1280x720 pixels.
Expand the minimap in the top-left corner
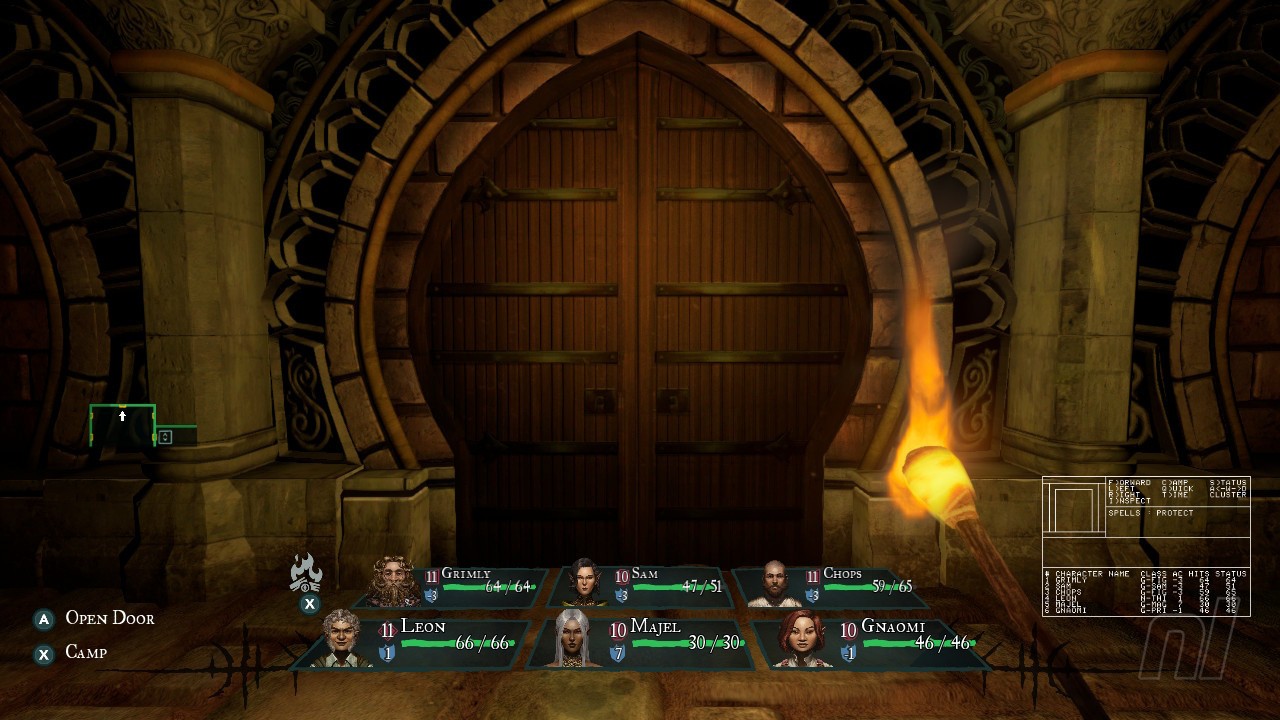(x=121, y=425)
